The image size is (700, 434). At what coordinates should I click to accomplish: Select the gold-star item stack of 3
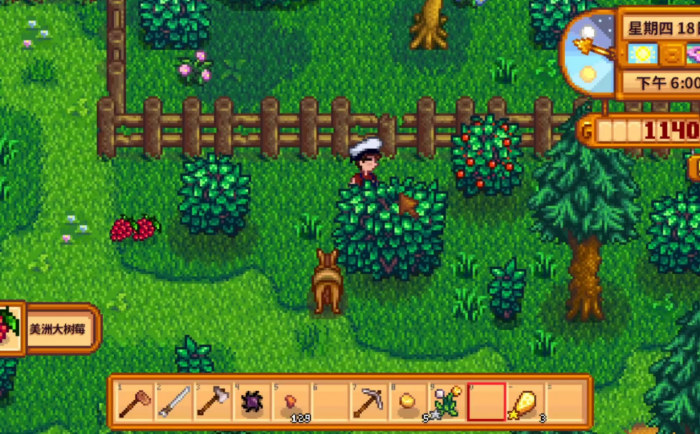coord(525,402)
